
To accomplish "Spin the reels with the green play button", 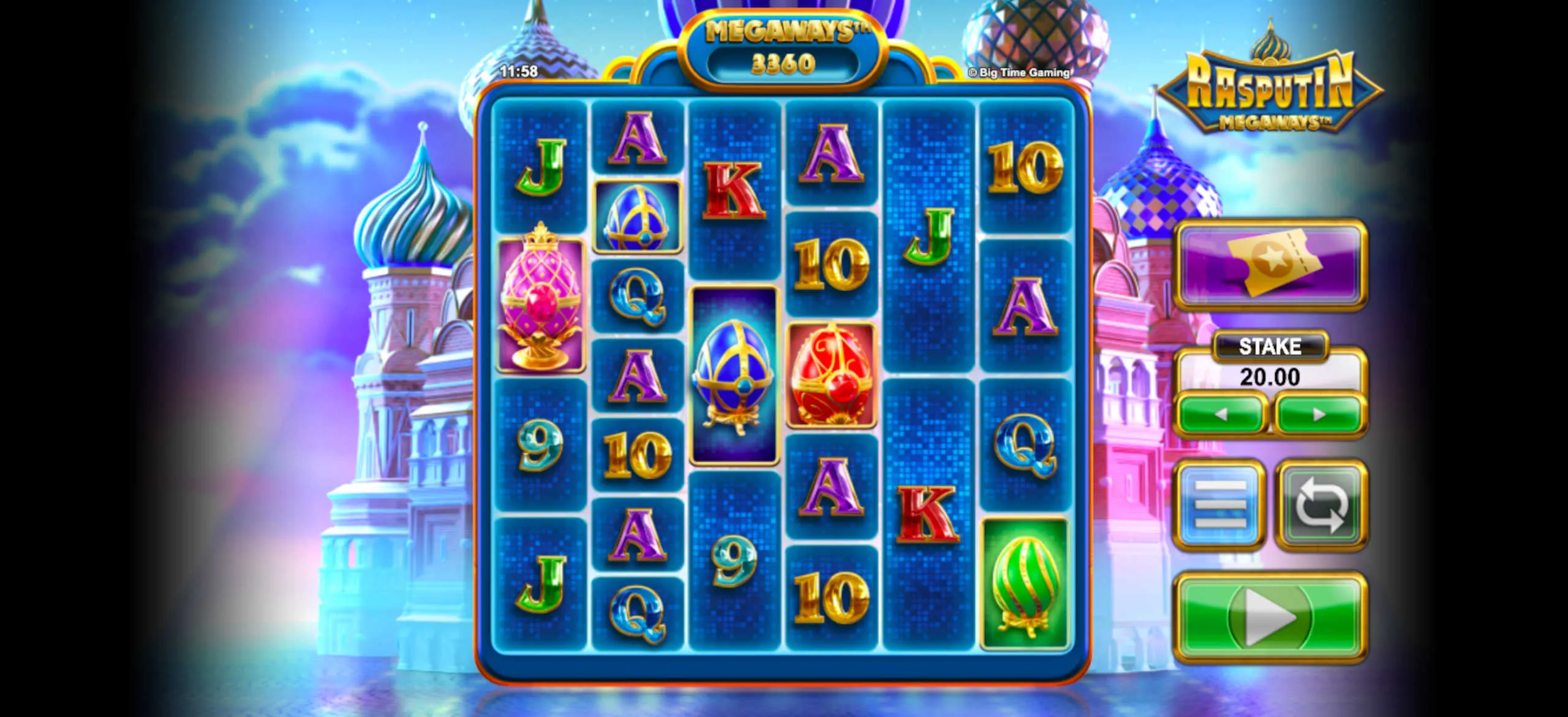I will point(1270,616).
